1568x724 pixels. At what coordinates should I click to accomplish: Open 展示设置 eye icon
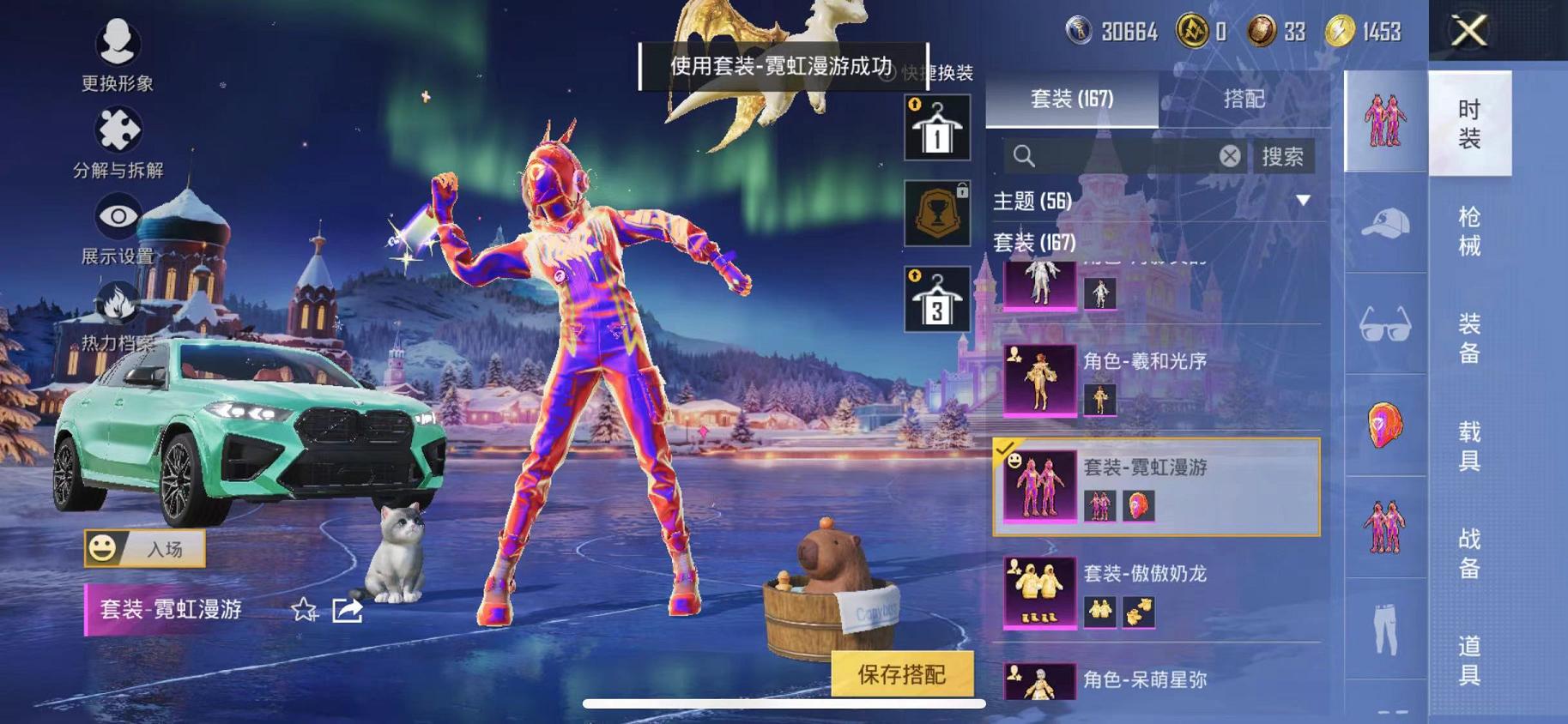pos(116,216)
